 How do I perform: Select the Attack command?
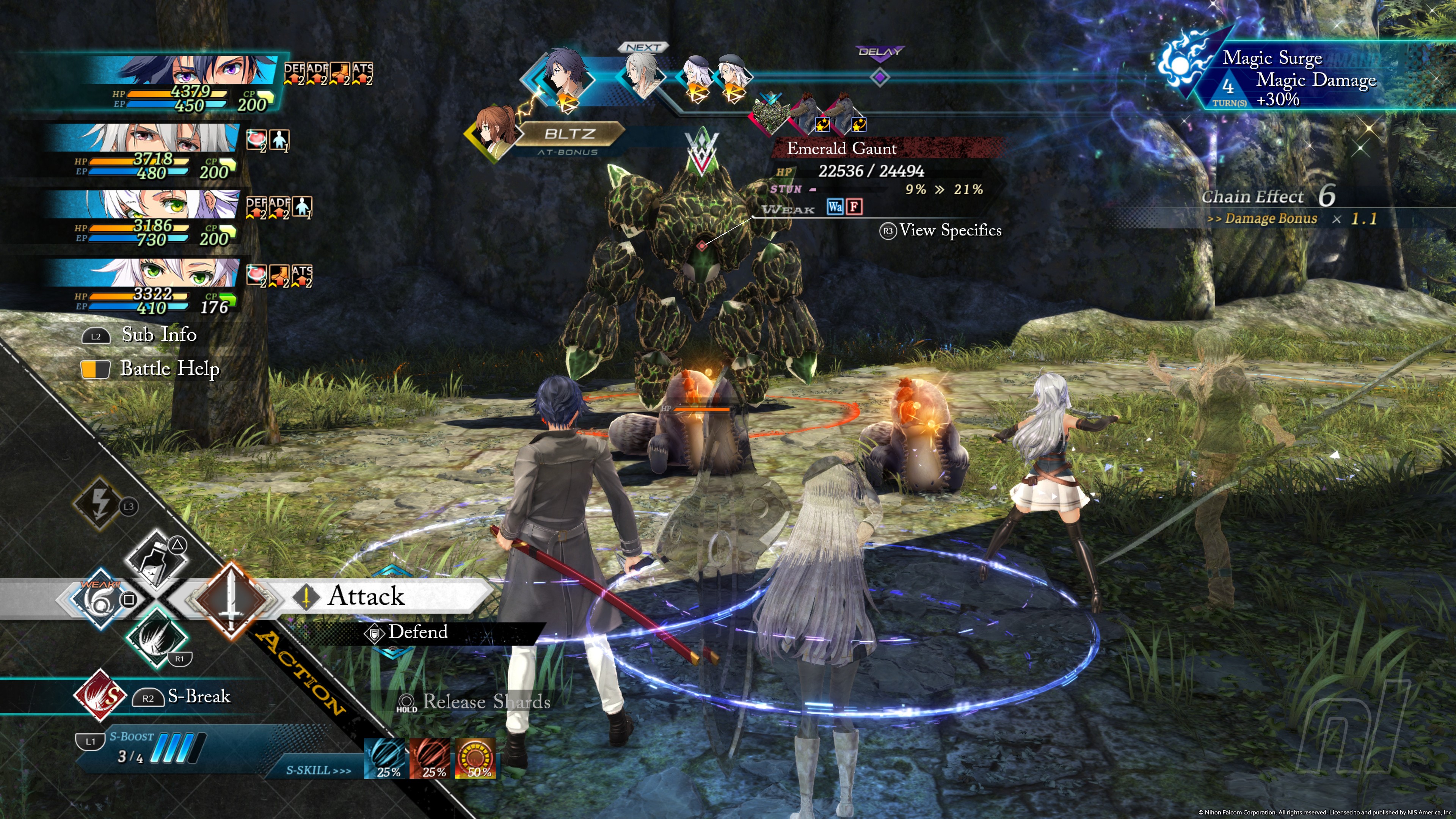tap(366, 596)
